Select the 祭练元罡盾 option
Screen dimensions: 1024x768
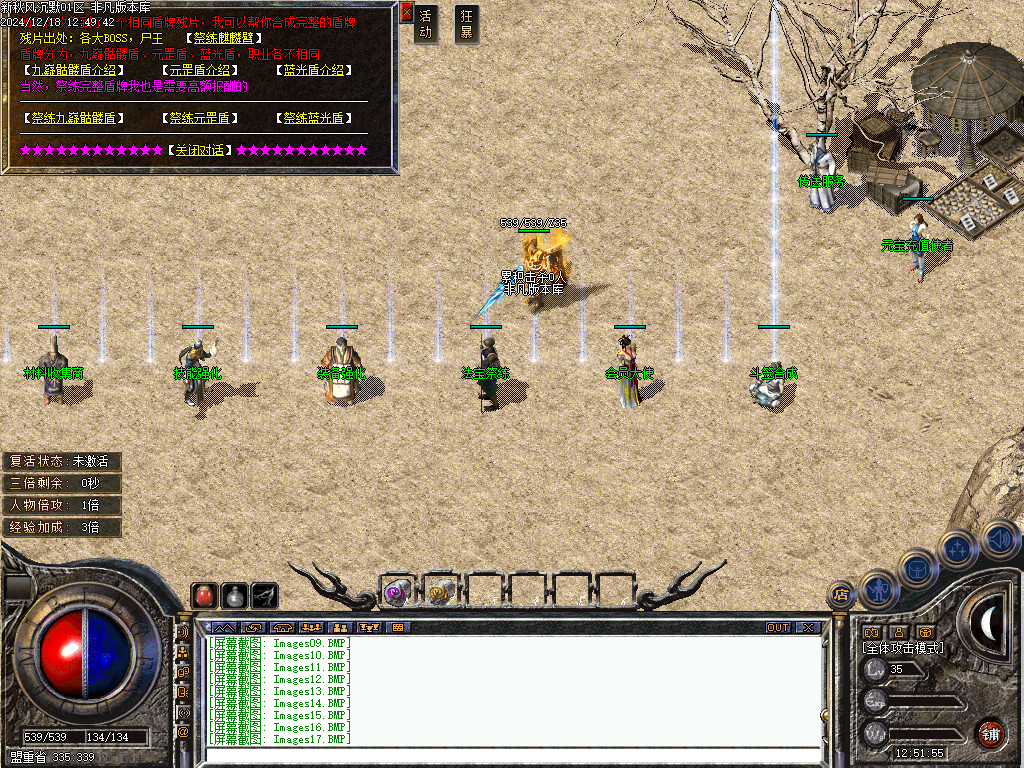(x=200, y=118)
